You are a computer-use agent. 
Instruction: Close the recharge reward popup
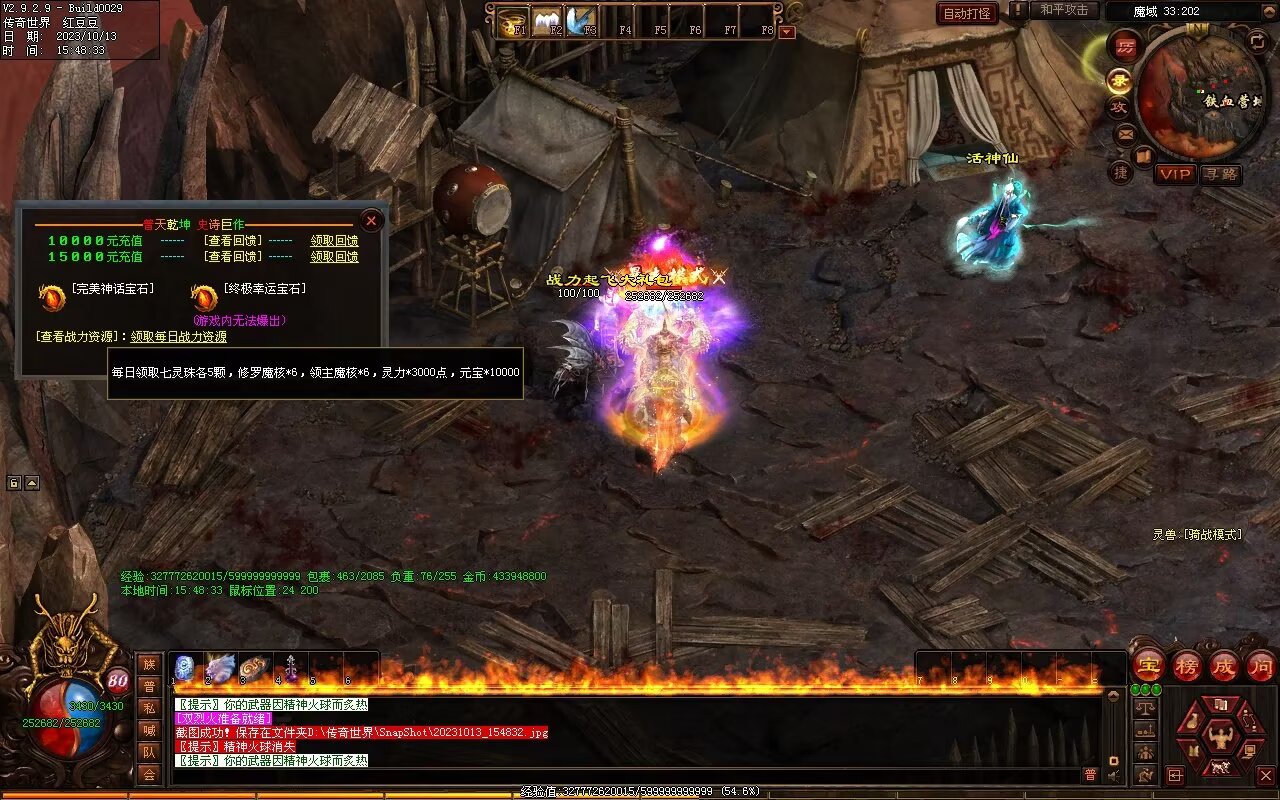pyautogui.click(x=371, y=220)
